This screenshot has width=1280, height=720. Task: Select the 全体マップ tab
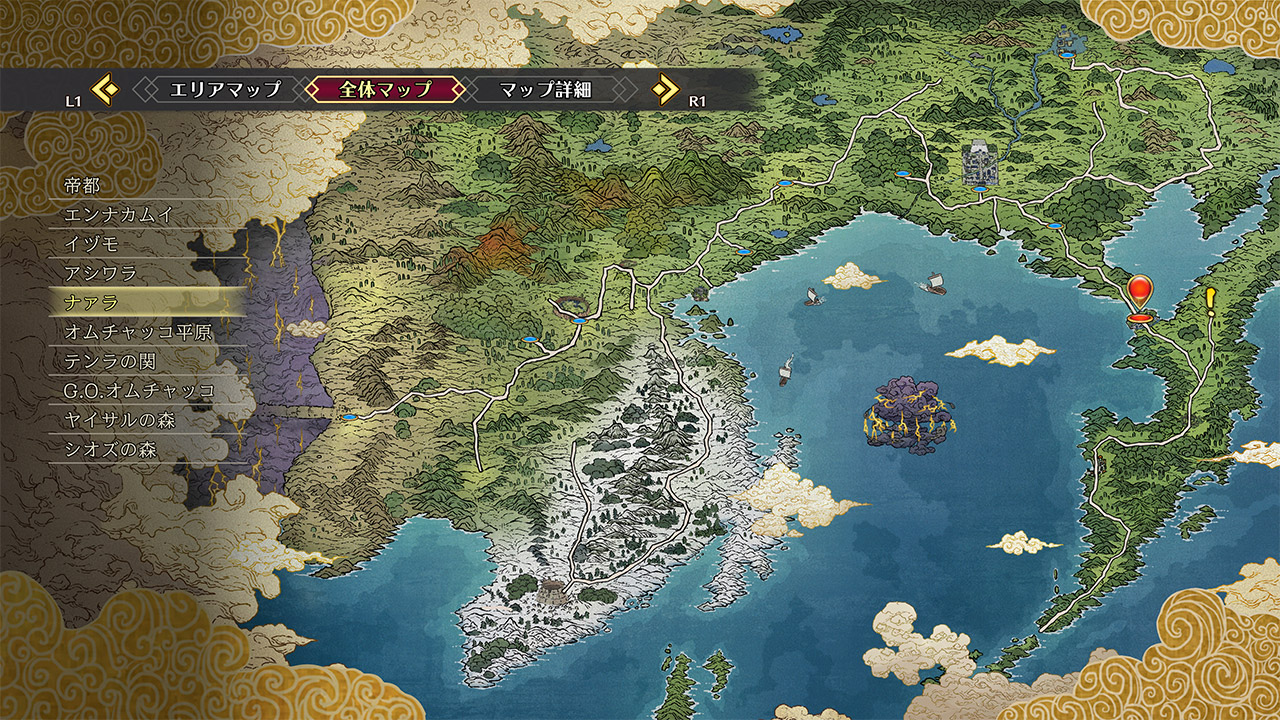tap(385, 89)
